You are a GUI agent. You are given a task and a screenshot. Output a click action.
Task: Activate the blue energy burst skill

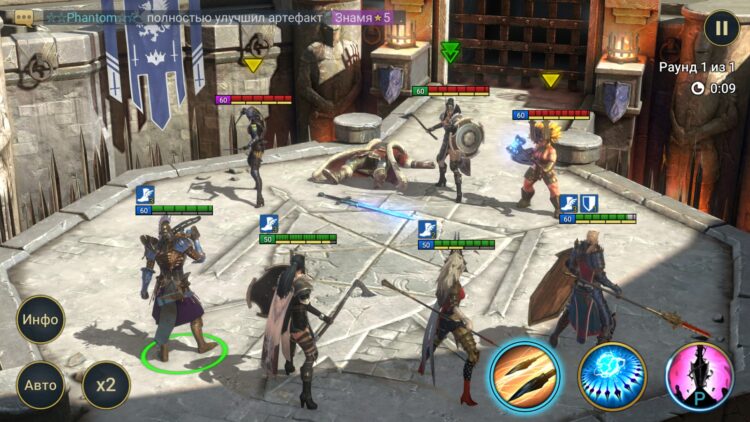click(x=612, y=377)
